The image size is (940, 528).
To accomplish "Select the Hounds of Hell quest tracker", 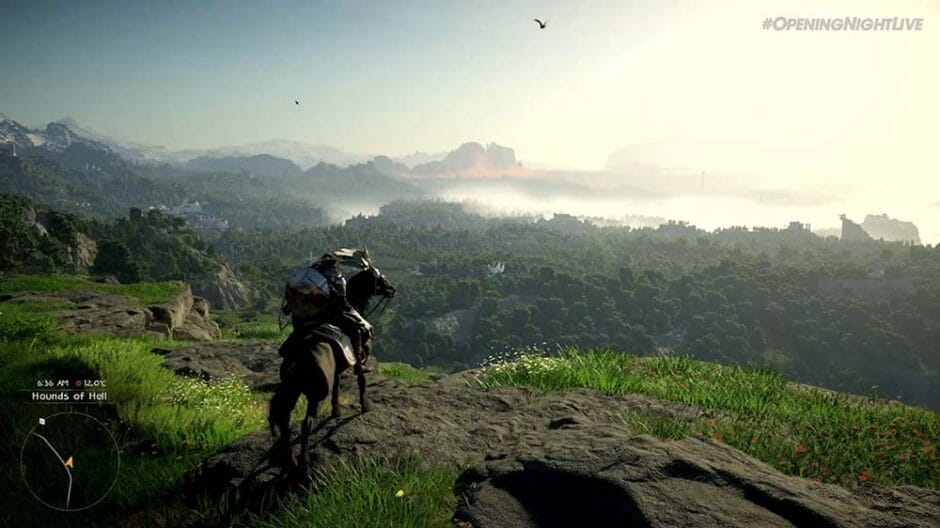I will (69, 396).
